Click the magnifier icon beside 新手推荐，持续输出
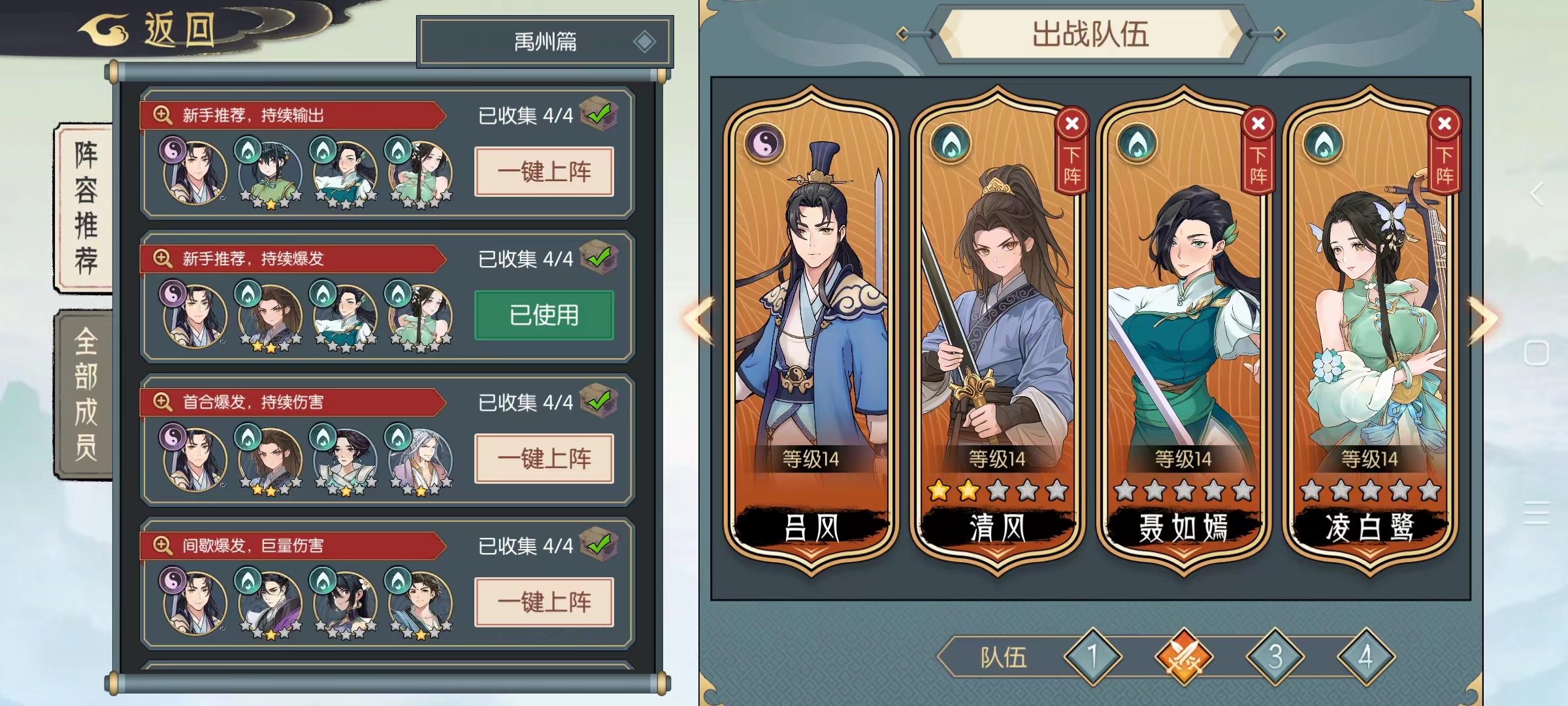 click(162, 114)
